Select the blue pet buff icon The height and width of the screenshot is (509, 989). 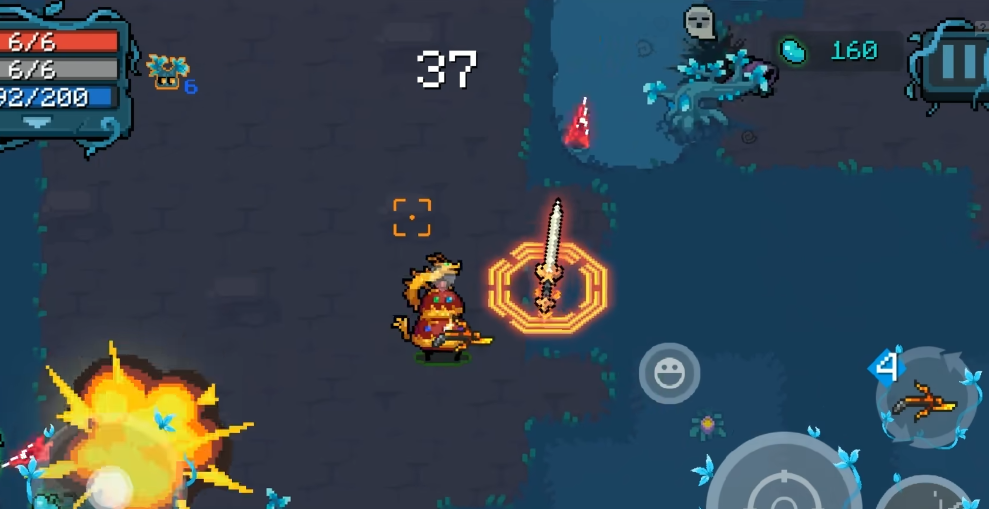[166, 70]
